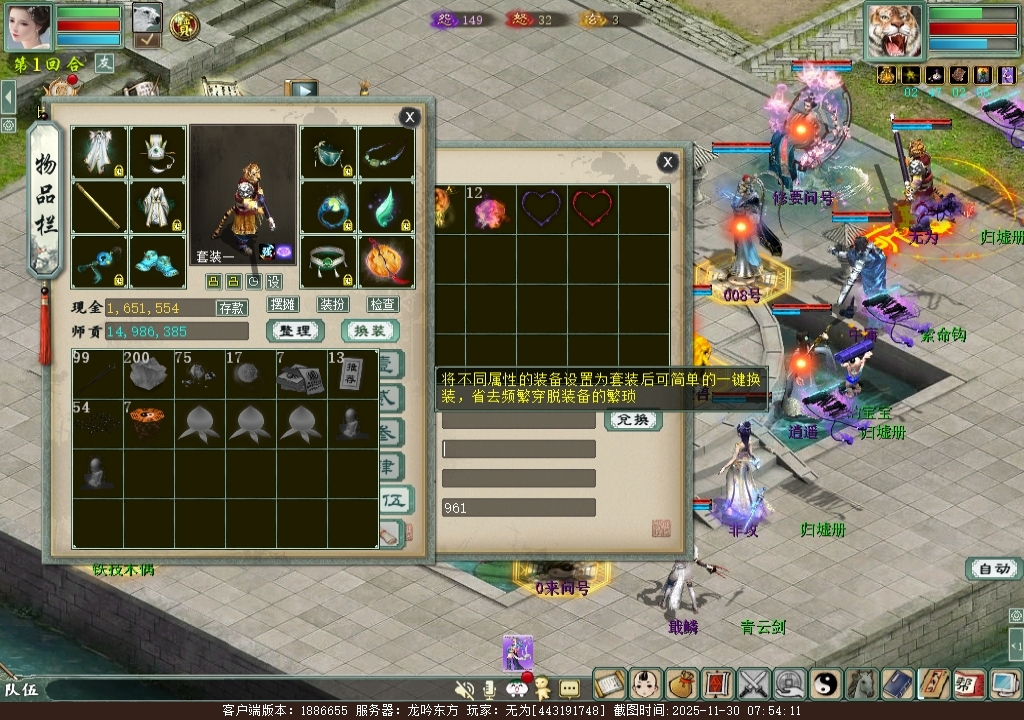Image resolution: width=1024 pixels, height=720 pixels.
Task: Select the 75-stack item in the bag
Action: tap(198, 375)
